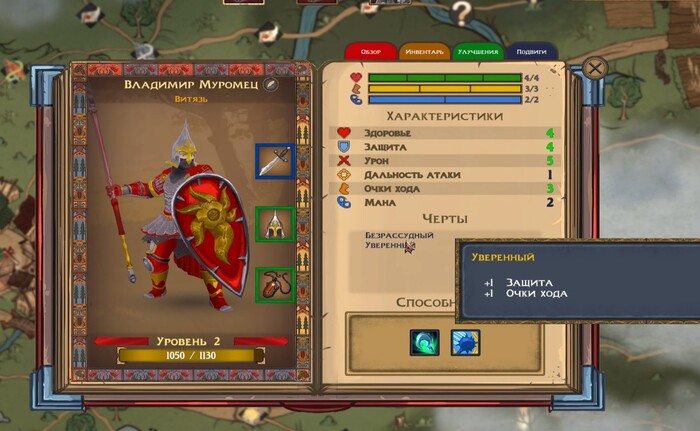The image size is (700, 431).
Task: Choose the blue spiked burst ability icon
Action: tap(465, 342)
